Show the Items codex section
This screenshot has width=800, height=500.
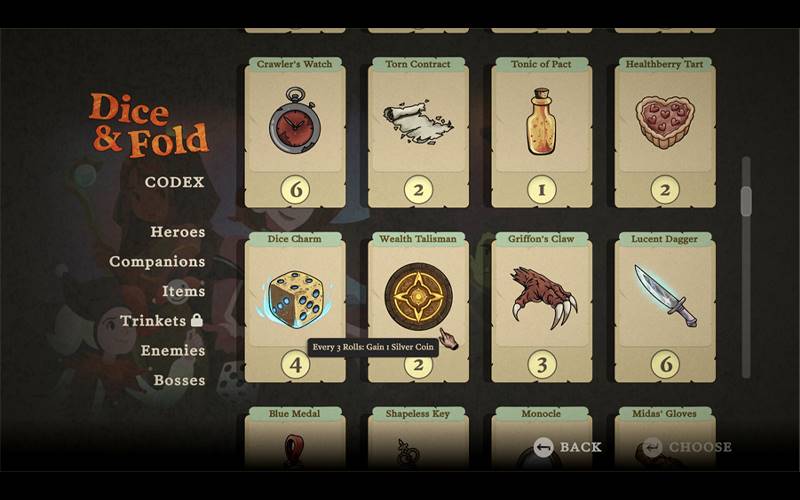[x=183, y=291]
